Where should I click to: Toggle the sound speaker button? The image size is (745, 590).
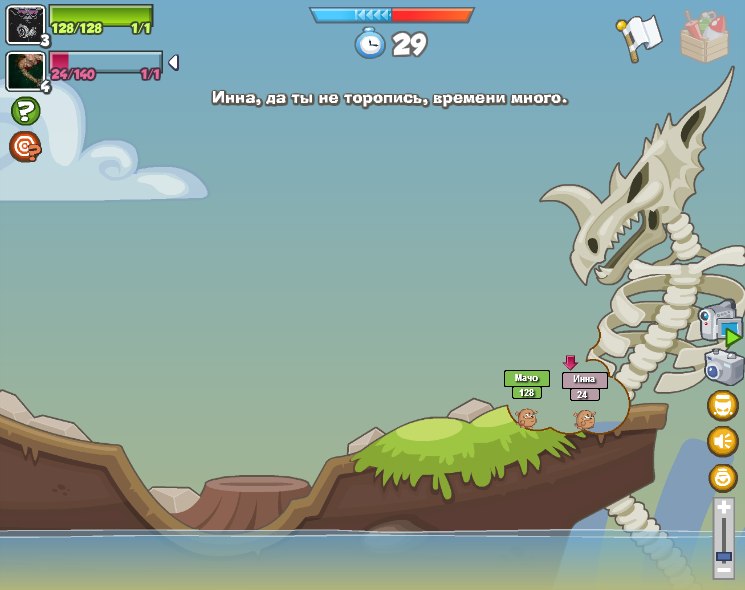[723, 441]
